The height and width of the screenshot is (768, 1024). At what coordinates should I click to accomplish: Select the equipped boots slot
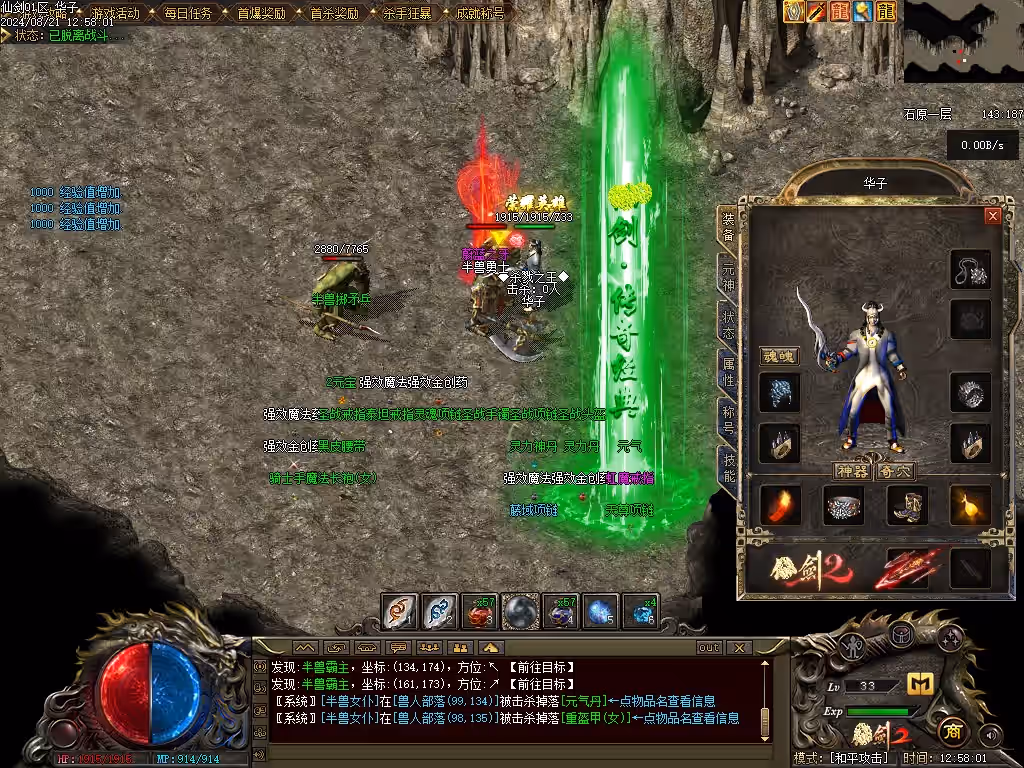[906, 506]
